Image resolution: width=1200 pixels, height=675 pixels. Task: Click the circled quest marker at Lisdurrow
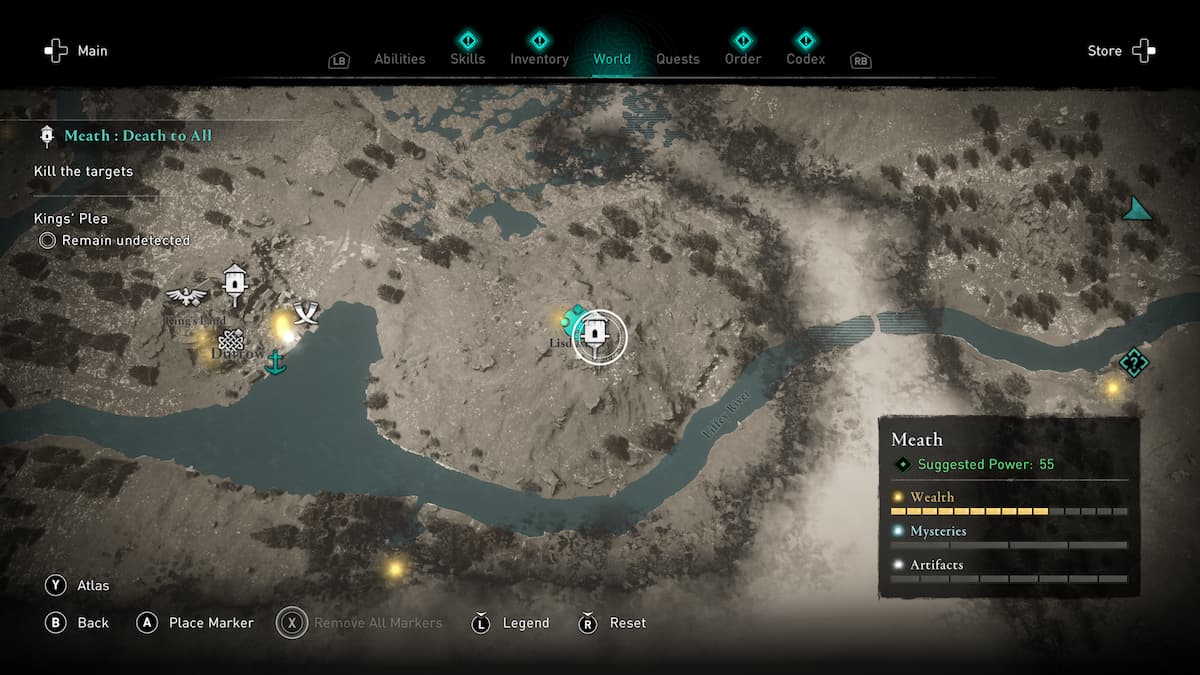point(598,336)
